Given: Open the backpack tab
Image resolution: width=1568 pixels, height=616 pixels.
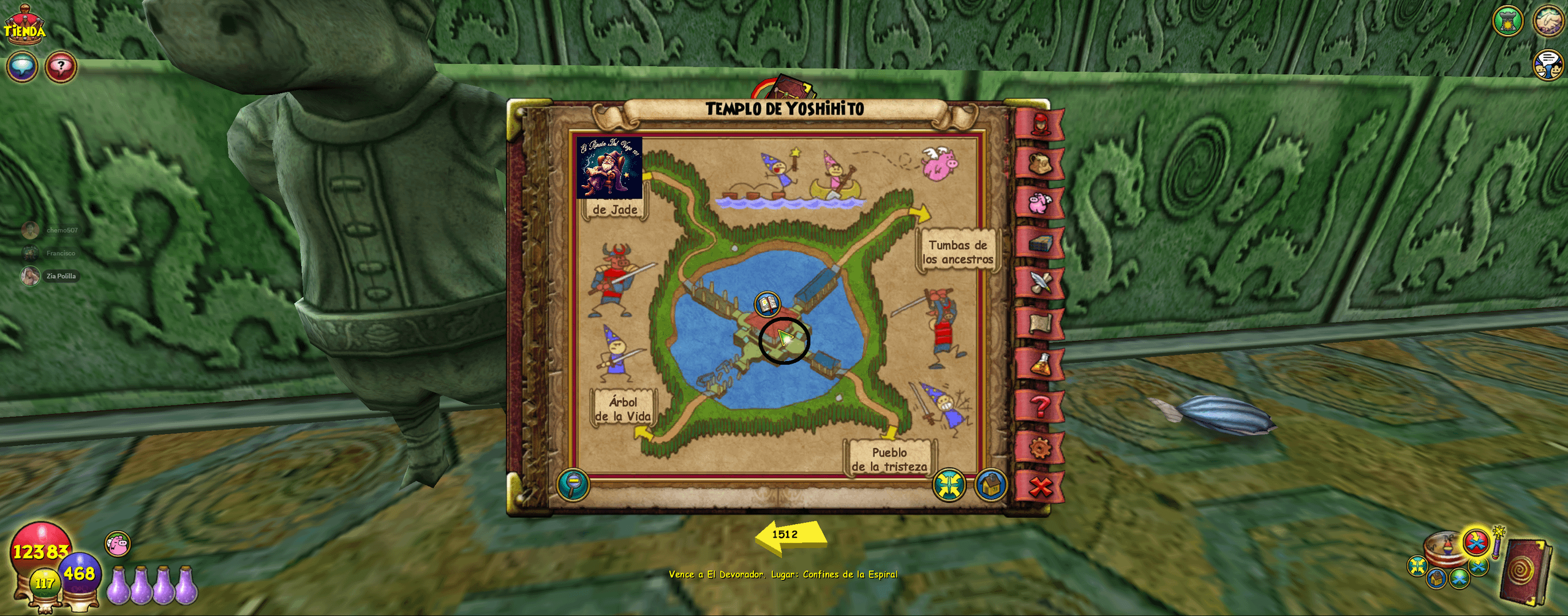Looking at the screenshot, I should 1040,163.
